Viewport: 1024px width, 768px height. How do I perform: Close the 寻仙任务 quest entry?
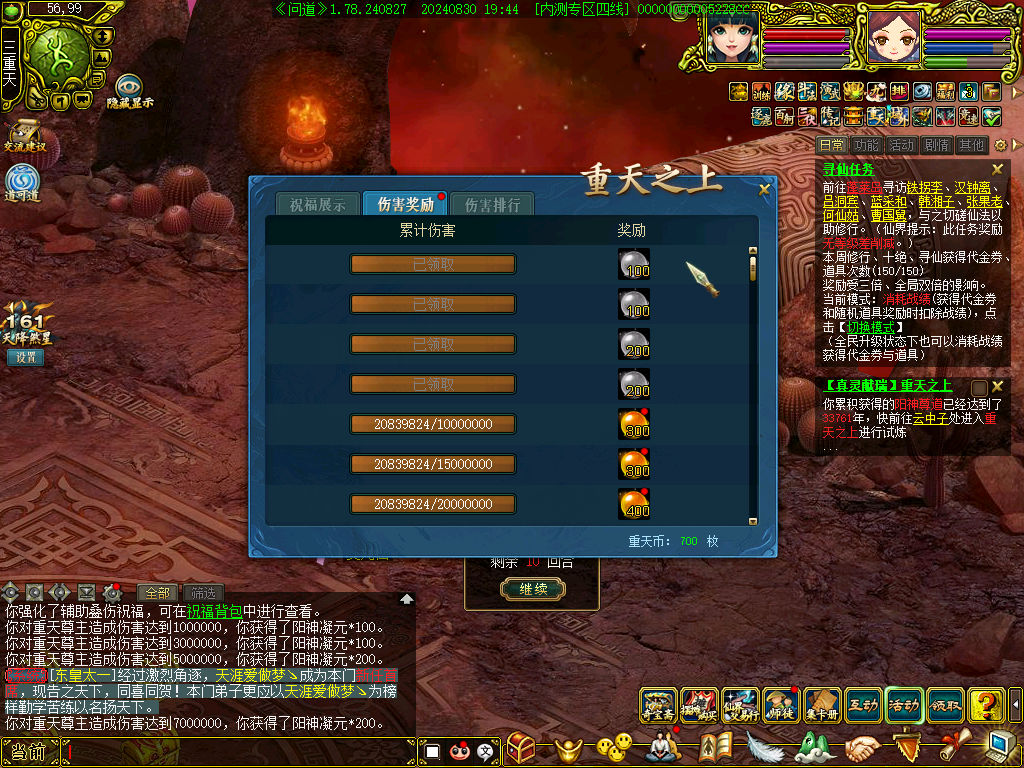[x=997, y=170]
